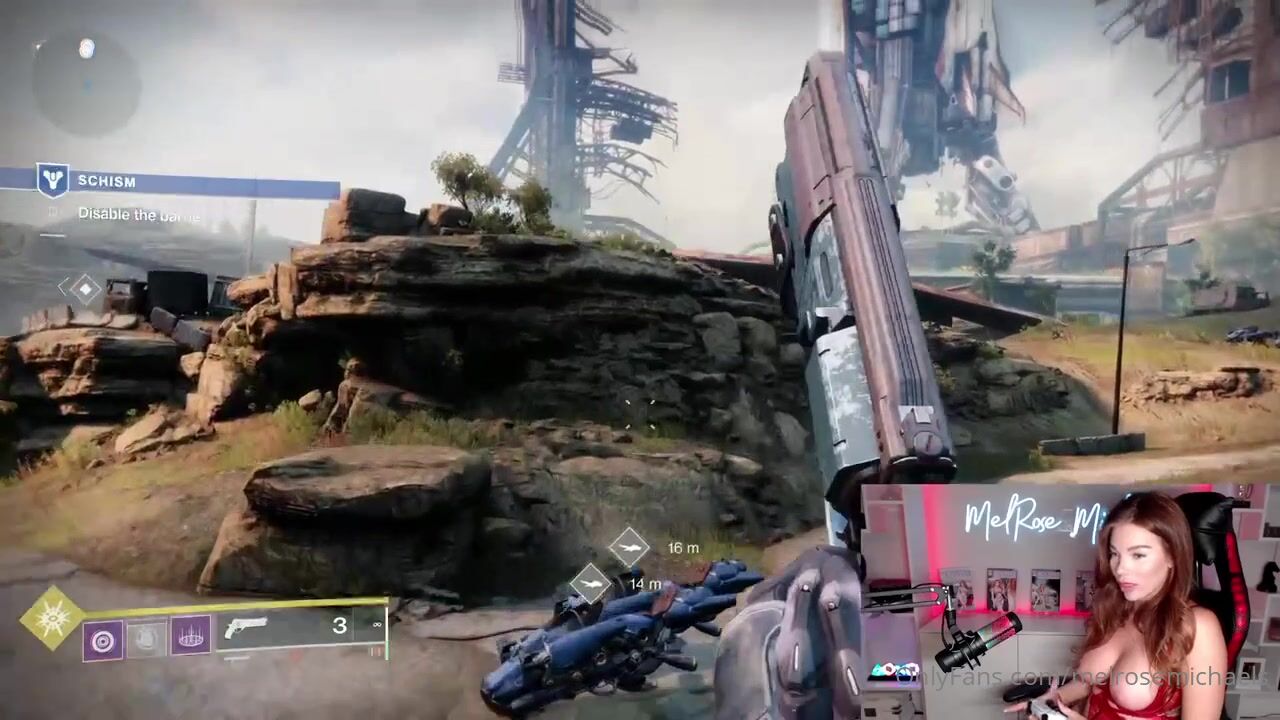Viewport: 1280px width, 720px height.
Task: Use the purple ring grenade ability
Action: (102, 639)
